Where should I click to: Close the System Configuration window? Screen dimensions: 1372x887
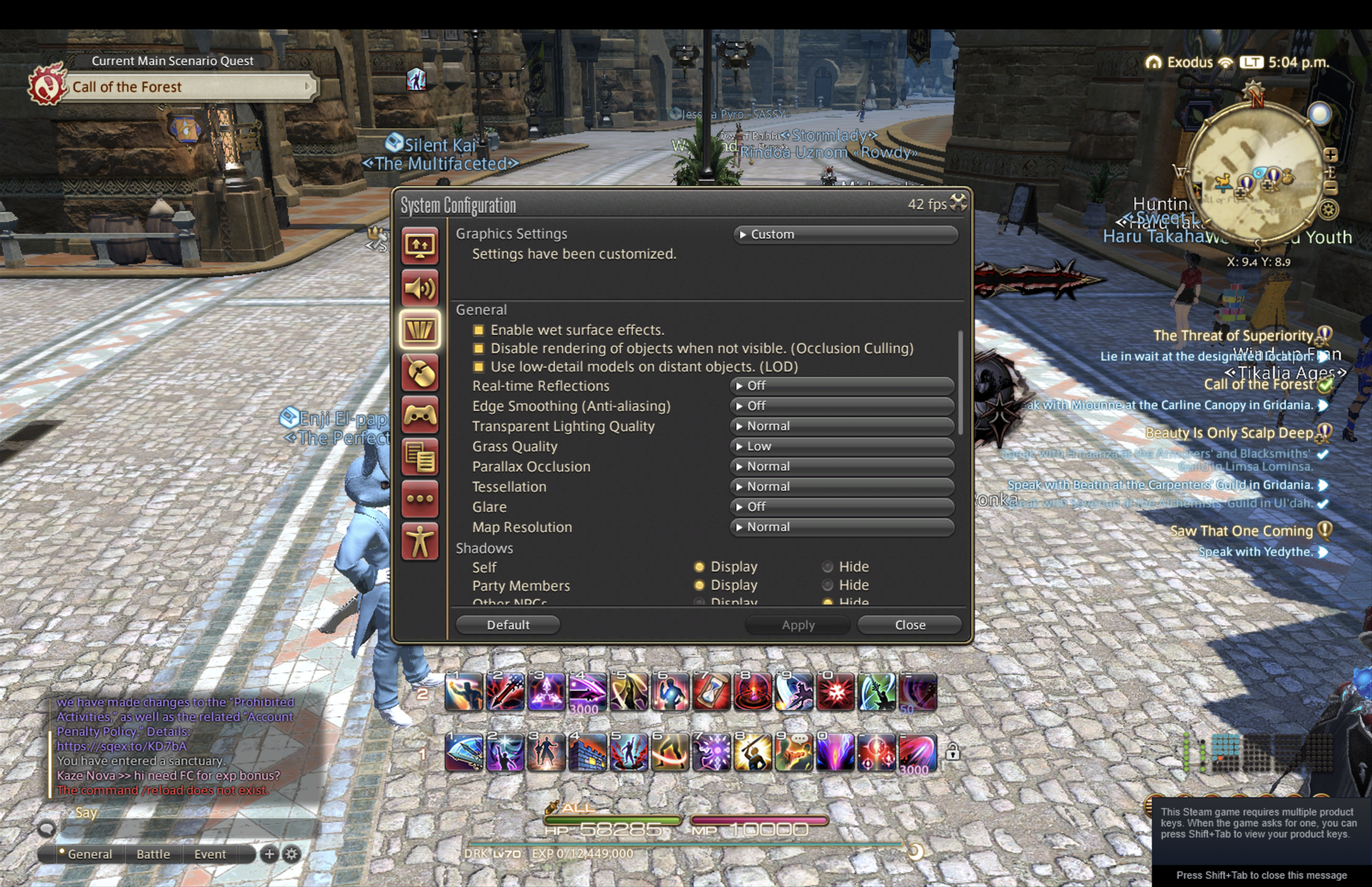coord(958,202)
